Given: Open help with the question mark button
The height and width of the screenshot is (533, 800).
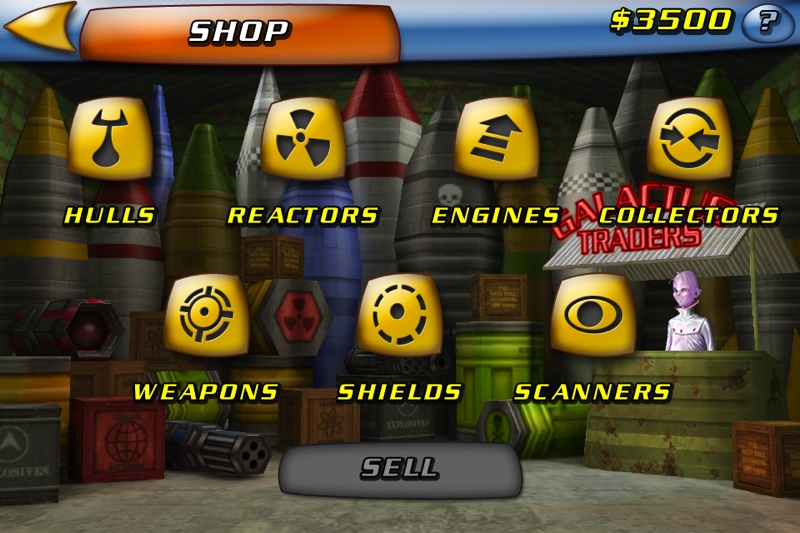Looking at the screenshot, I should 768,22.
